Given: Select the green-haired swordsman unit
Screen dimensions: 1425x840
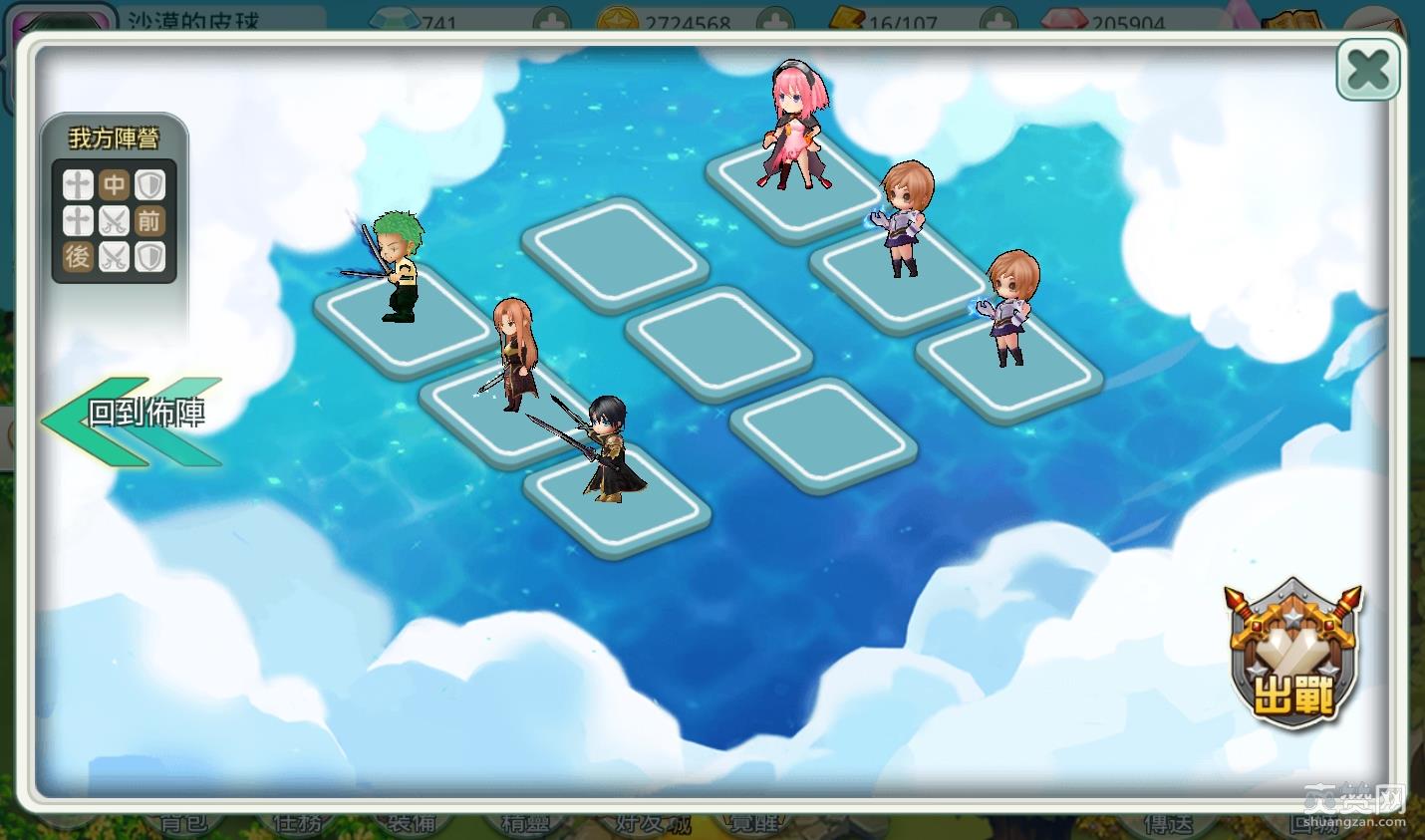Looking at the screenshot, I should [x=398, y=267].
